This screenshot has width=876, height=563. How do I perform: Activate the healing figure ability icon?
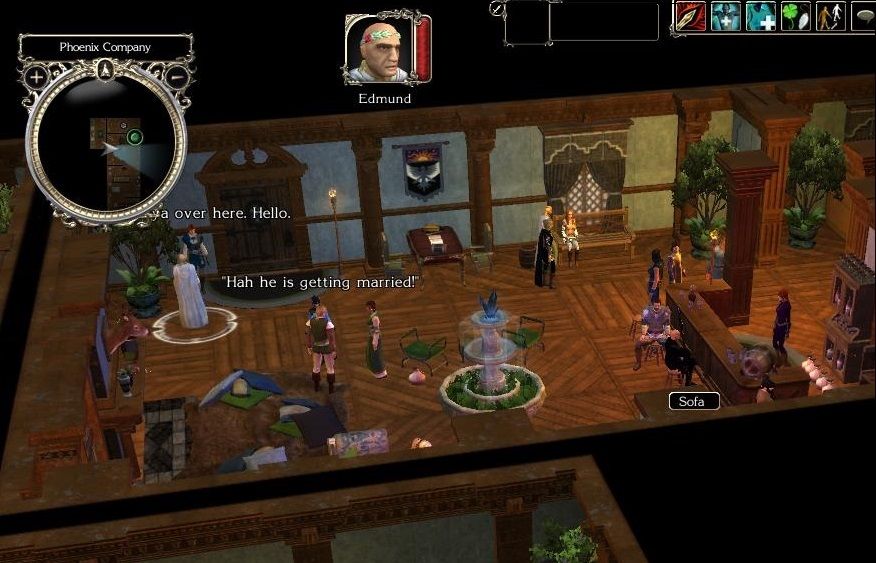725,17
